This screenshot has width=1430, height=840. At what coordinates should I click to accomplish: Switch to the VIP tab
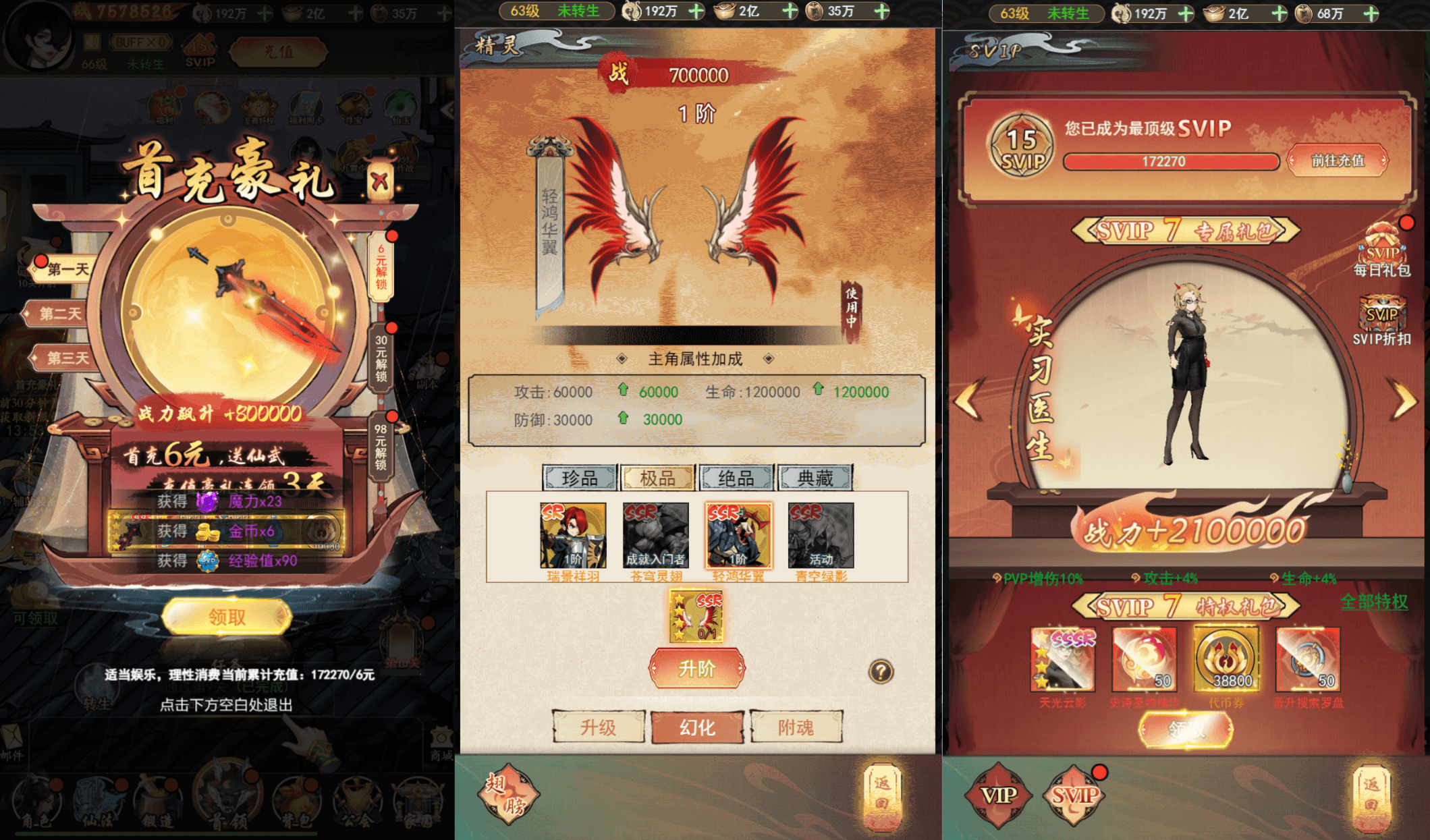click(999, 796)
